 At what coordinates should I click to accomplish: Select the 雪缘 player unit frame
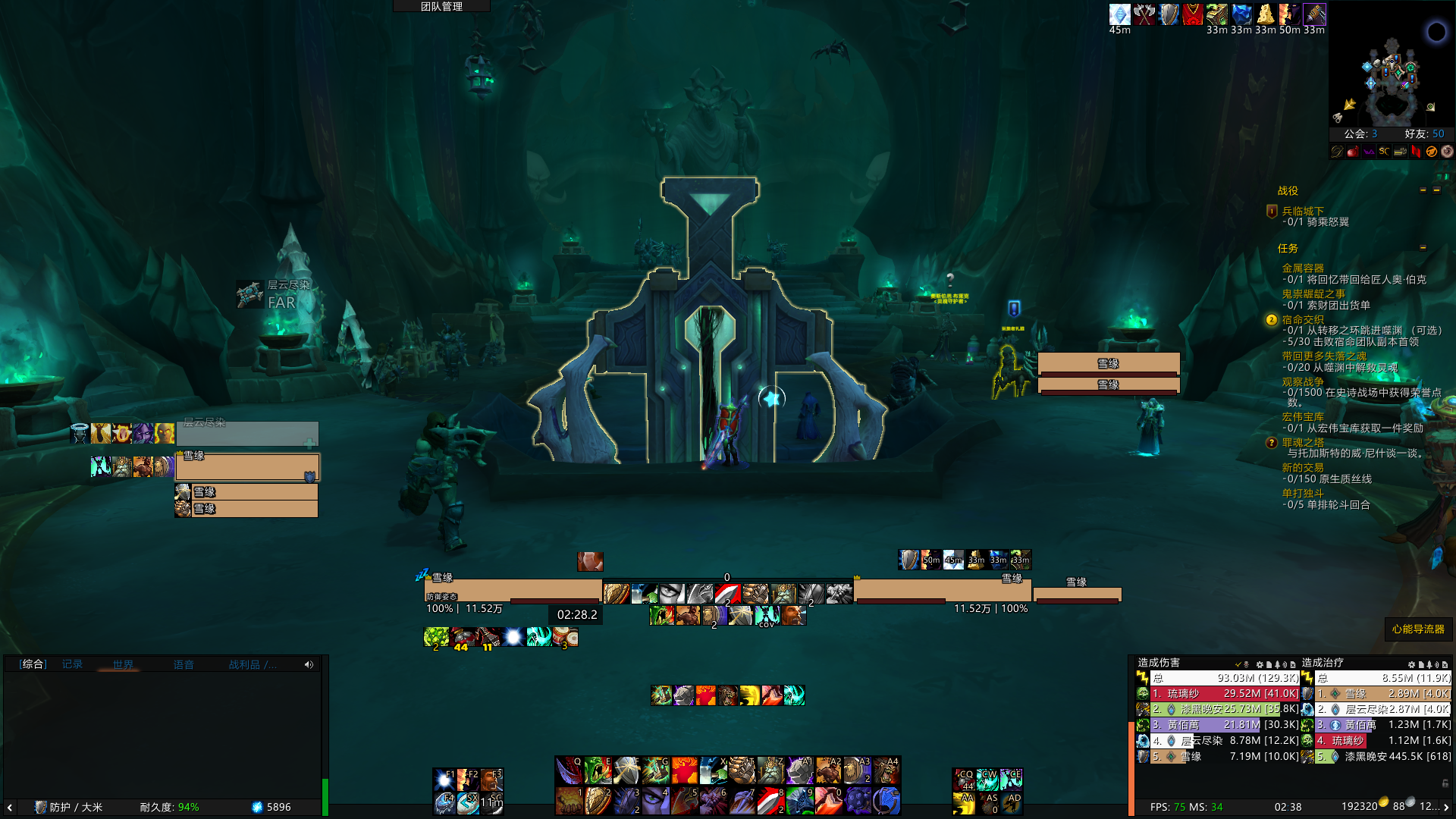tap(513, 589)
